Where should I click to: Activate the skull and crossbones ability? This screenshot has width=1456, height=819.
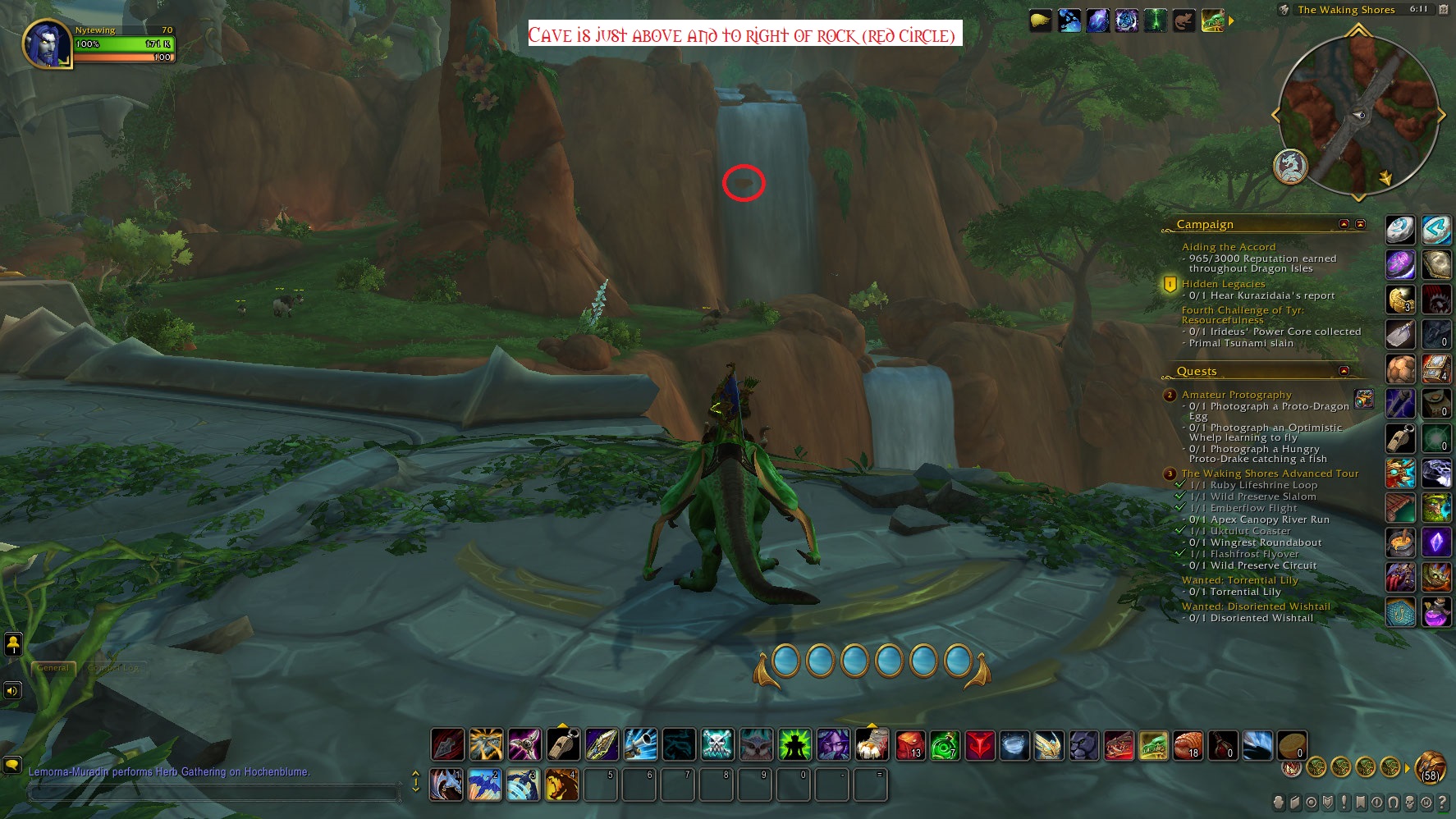point(717,745)
